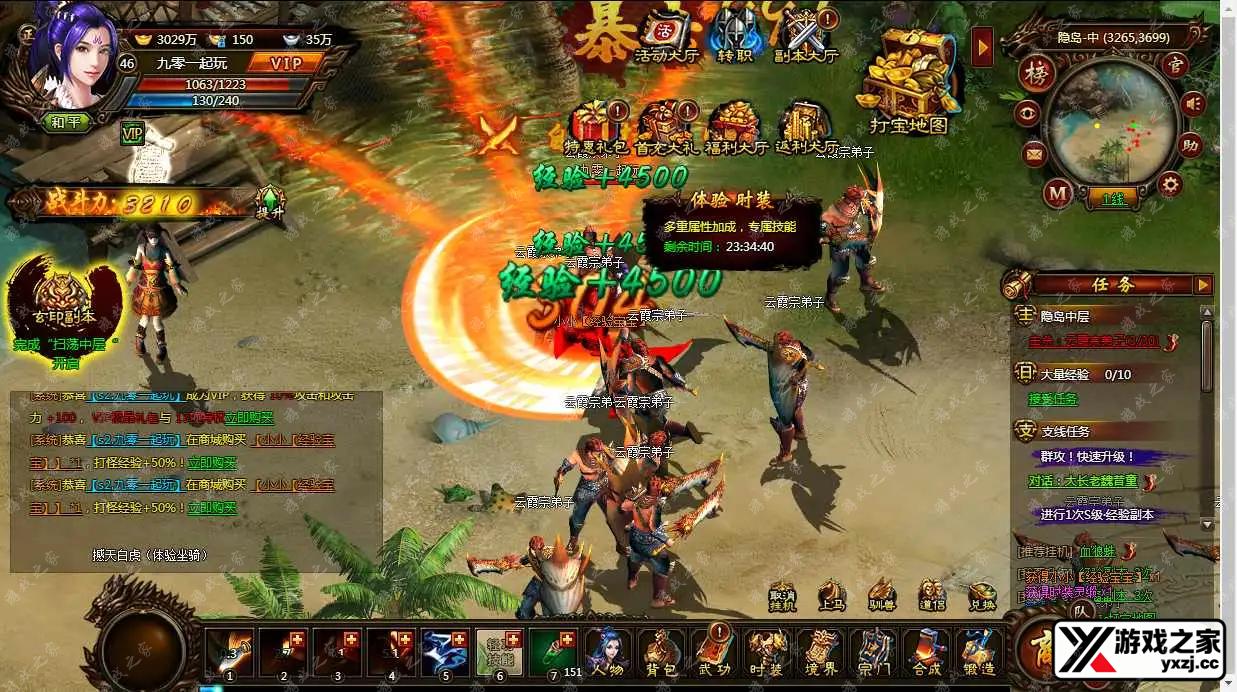The height and width of the screenshot is (692, 1237).
Task: Open the 人物 character panel
Action: [x=606, y=652]
